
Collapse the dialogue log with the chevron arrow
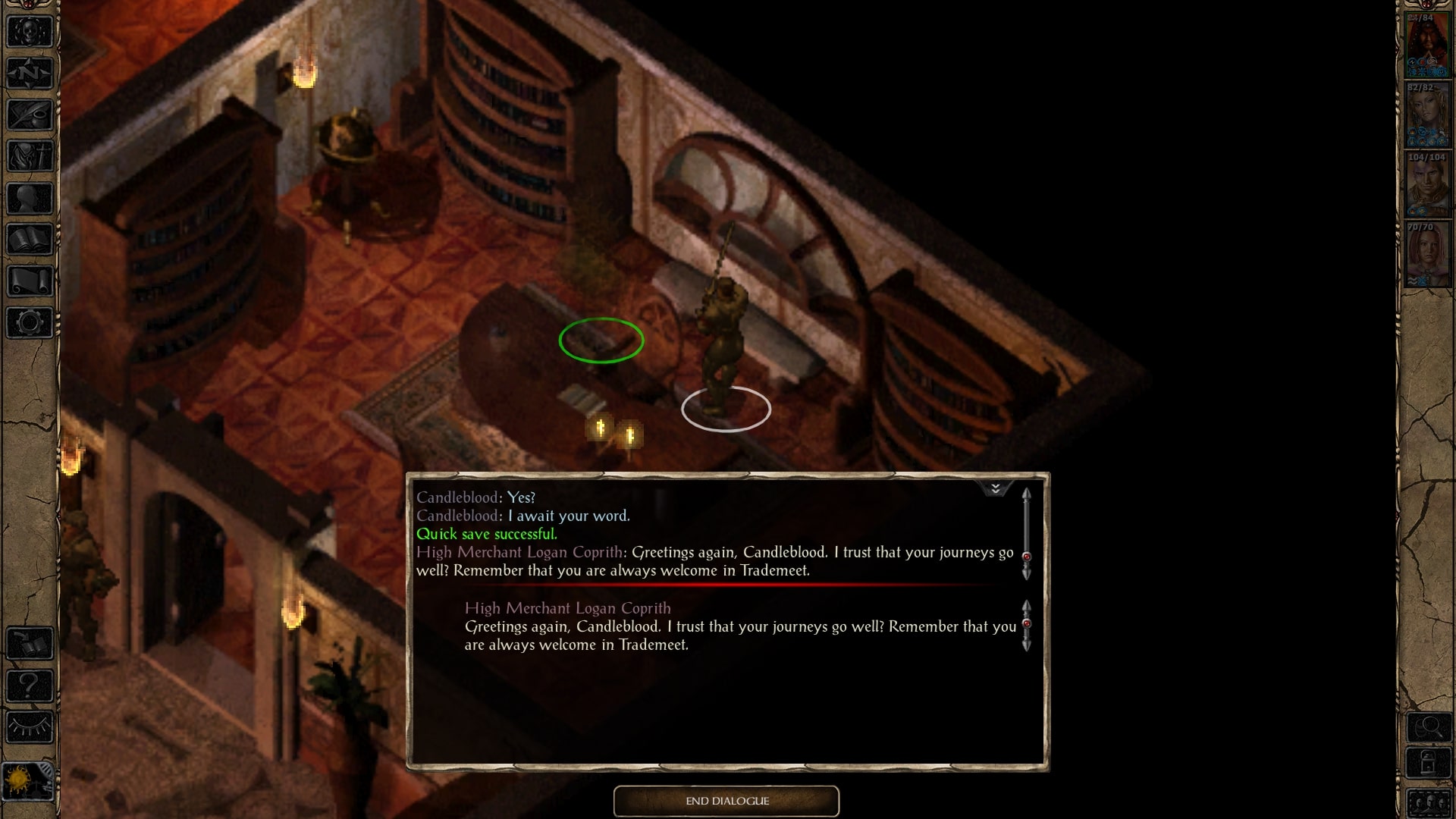(995, 488)
